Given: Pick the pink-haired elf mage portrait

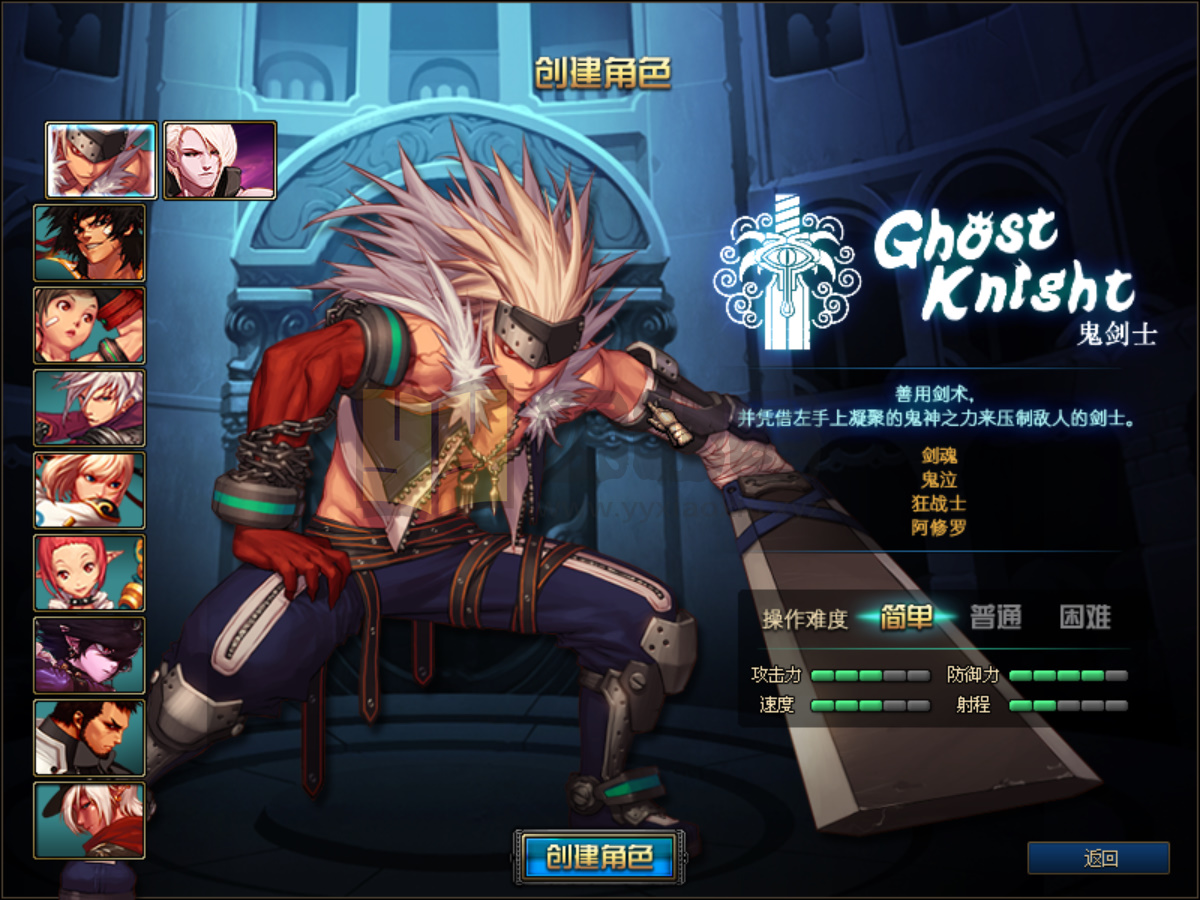Looking at the screenshot, I should tap(90, 573).
